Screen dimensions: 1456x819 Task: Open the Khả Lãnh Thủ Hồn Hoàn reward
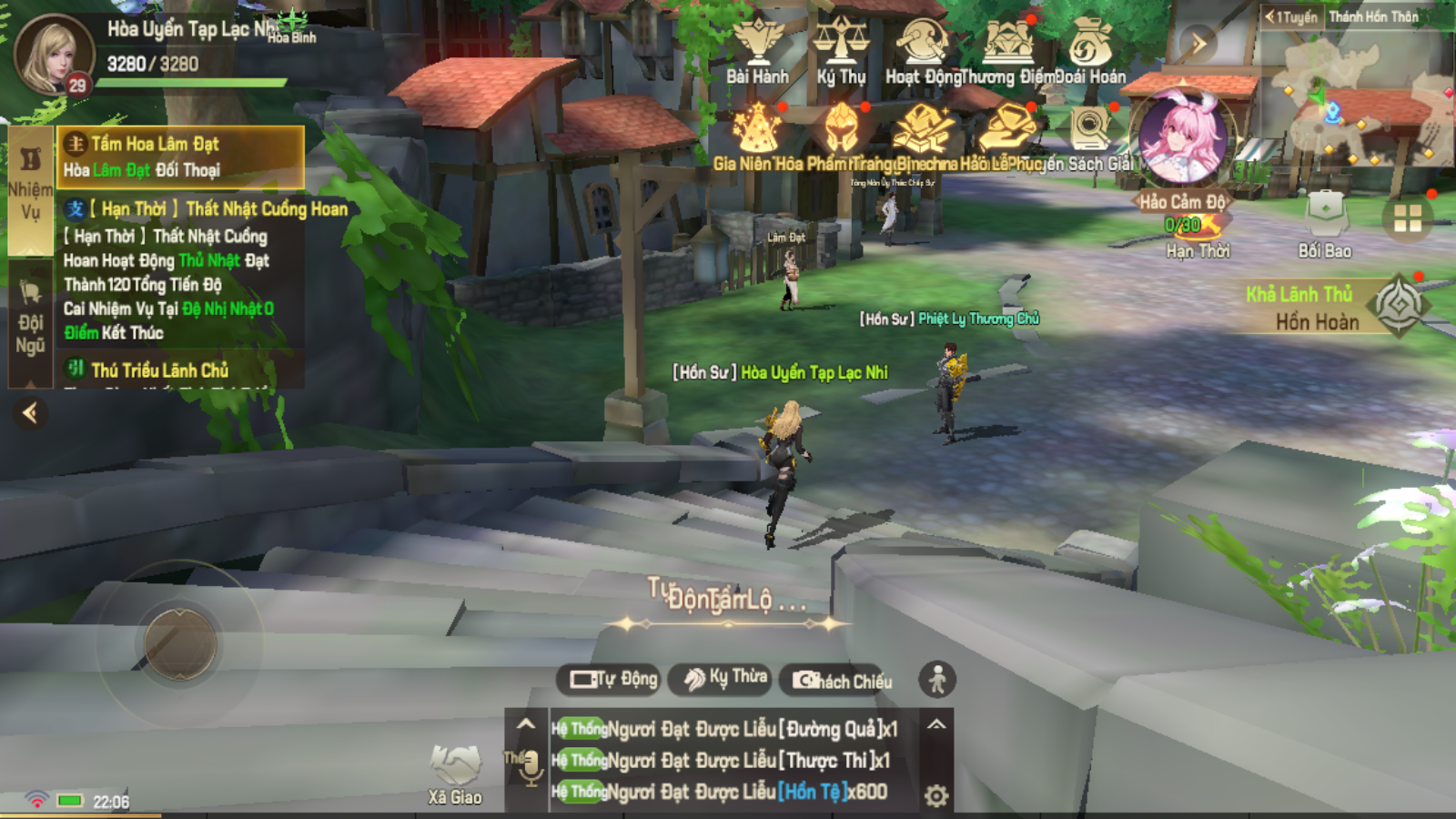coord(1398,307)
